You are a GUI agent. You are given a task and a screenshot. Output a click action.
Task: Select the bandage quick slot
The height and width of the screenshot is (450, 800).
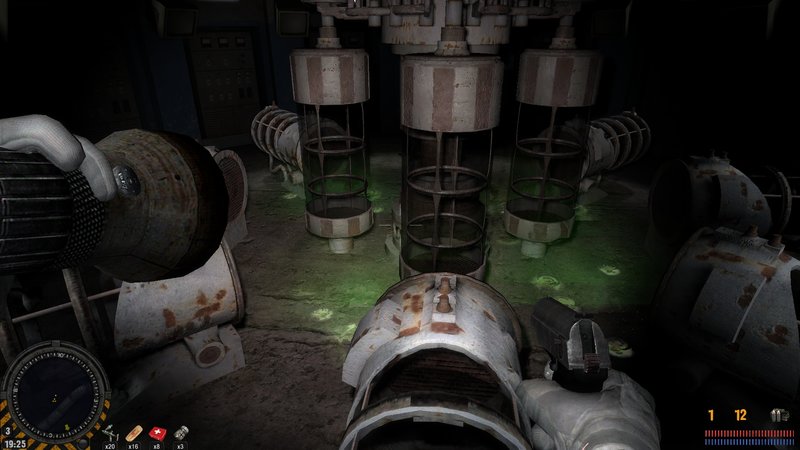(x=136, y=432)
